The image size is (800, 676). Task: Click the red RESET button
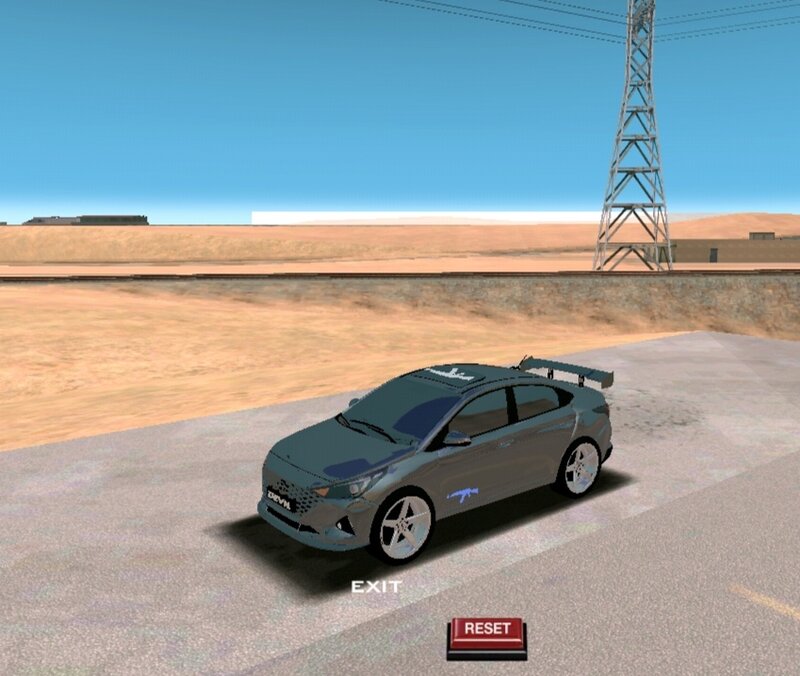487,631
